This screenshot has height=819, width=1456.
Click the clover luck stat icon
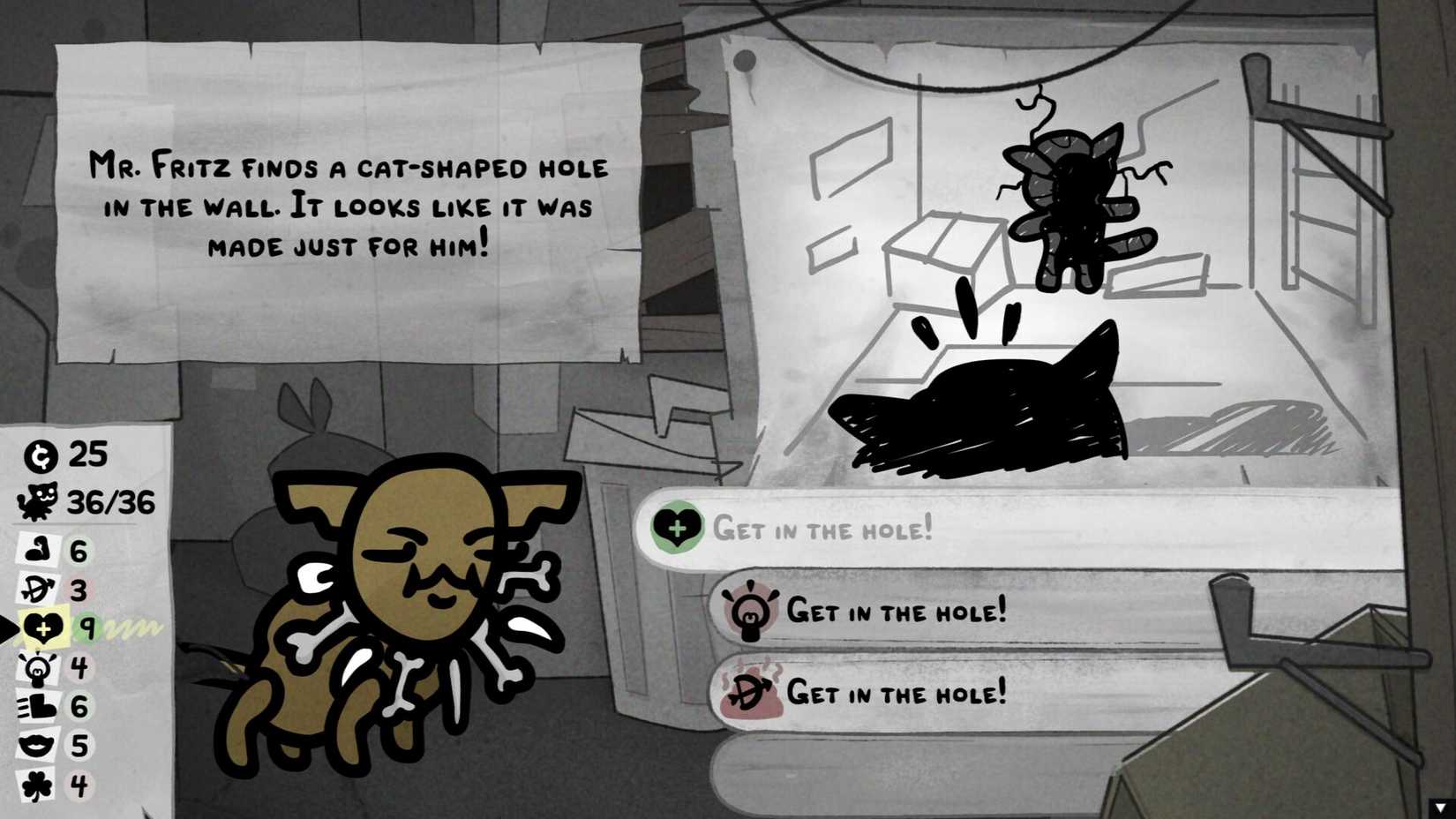(37, 784)
